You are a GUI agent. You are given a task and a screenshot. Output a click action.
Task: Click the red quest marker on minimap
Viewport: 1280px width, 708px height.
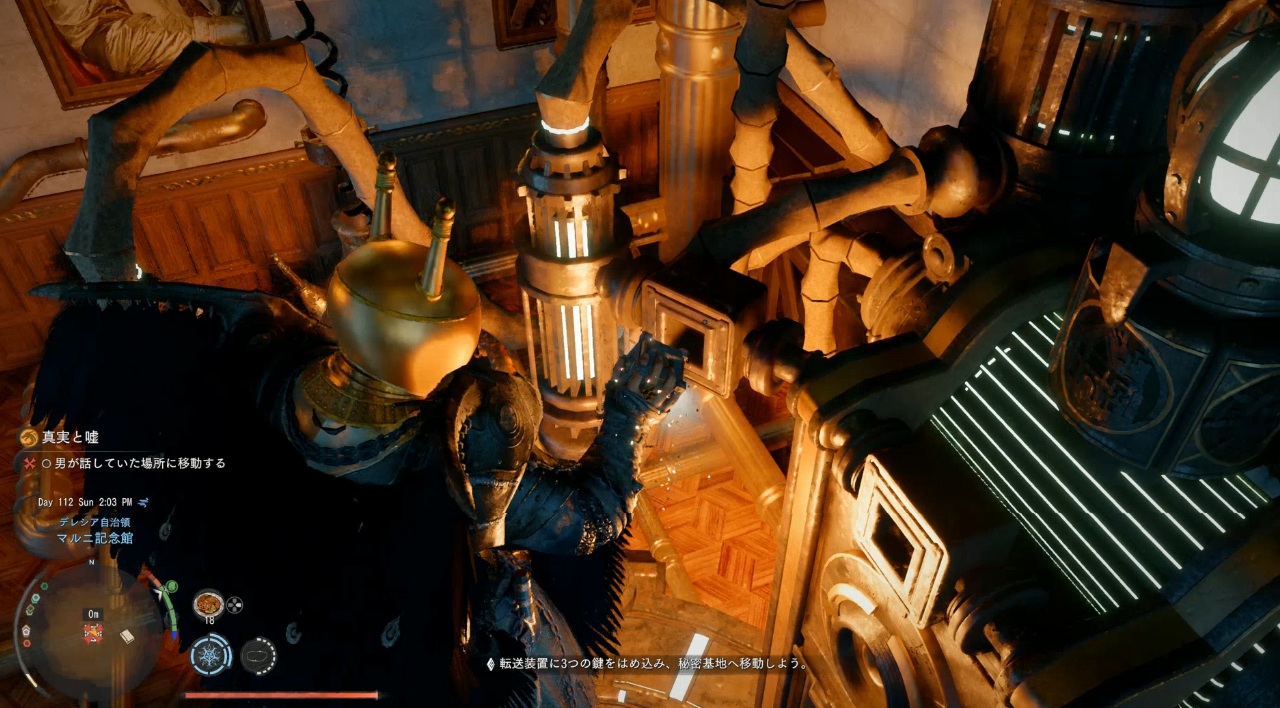point(93,632)
